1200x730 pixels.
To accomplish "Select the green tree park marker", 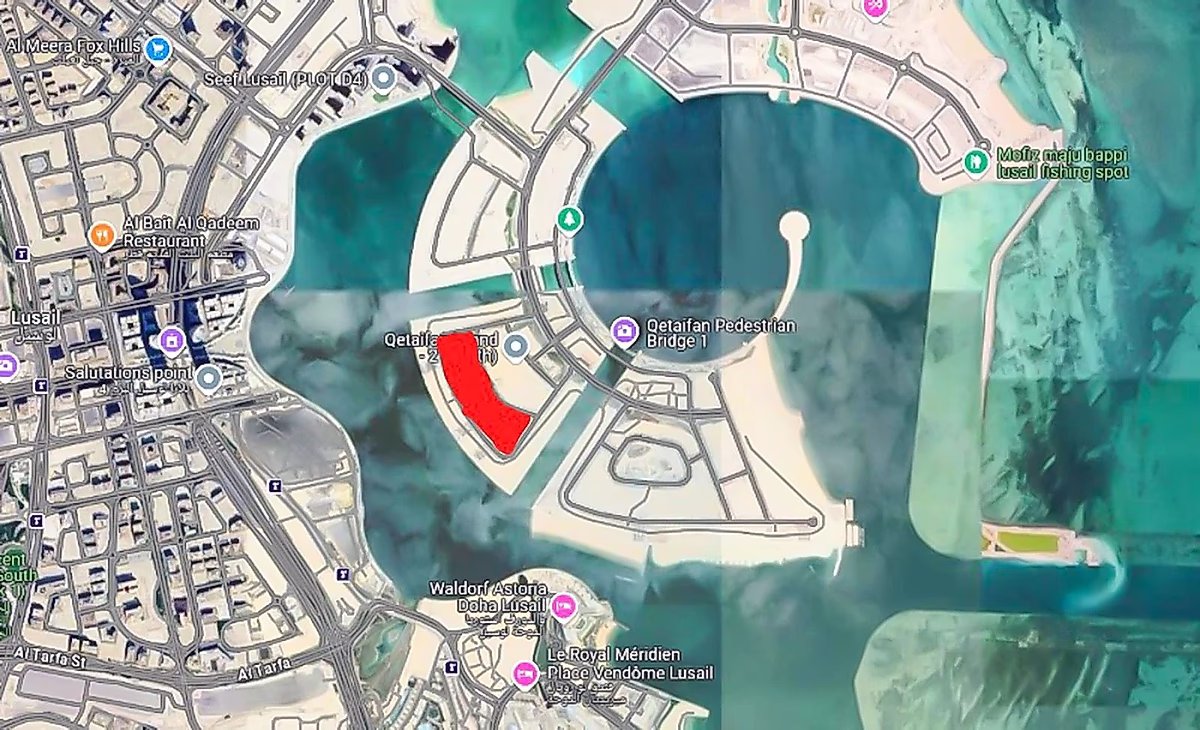I will 569,217.
